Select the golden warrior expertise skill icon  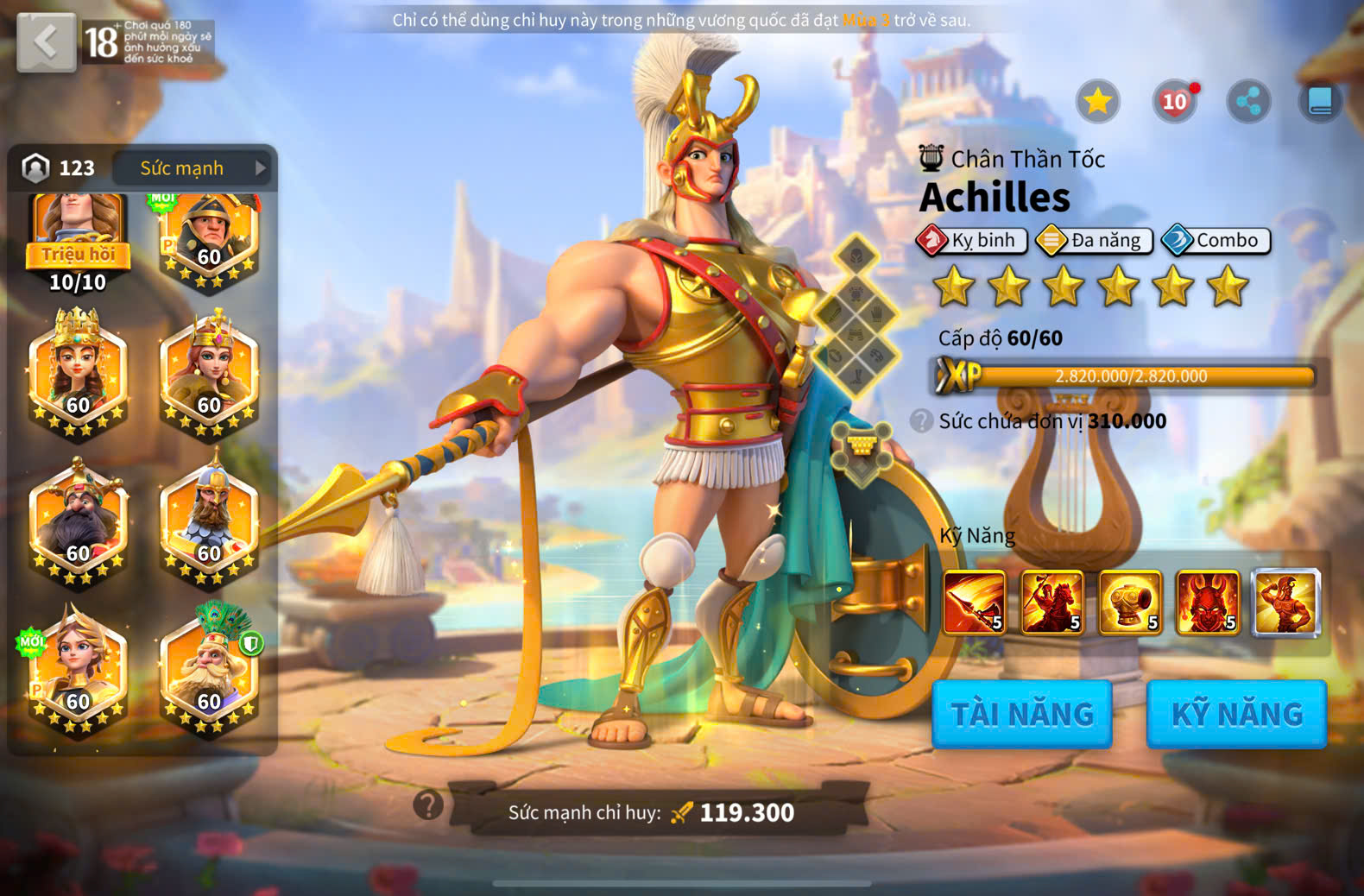(x=1285, y=603)
